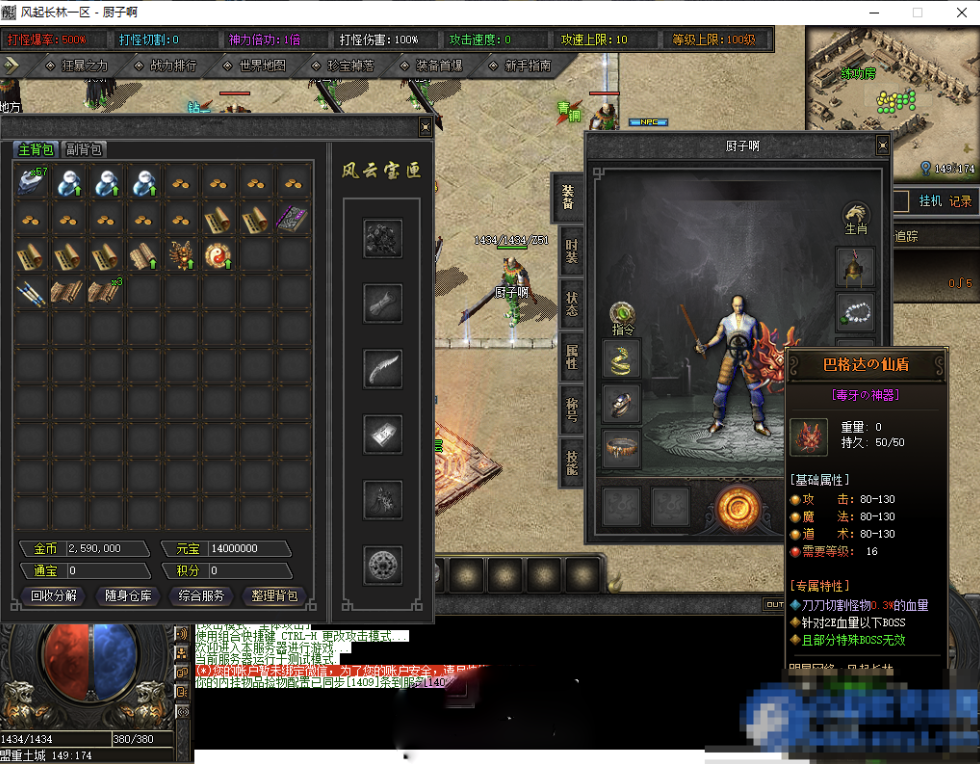Maximize the game window
Image resolution: width=980 pixels, height=764 pixels.
917,12
